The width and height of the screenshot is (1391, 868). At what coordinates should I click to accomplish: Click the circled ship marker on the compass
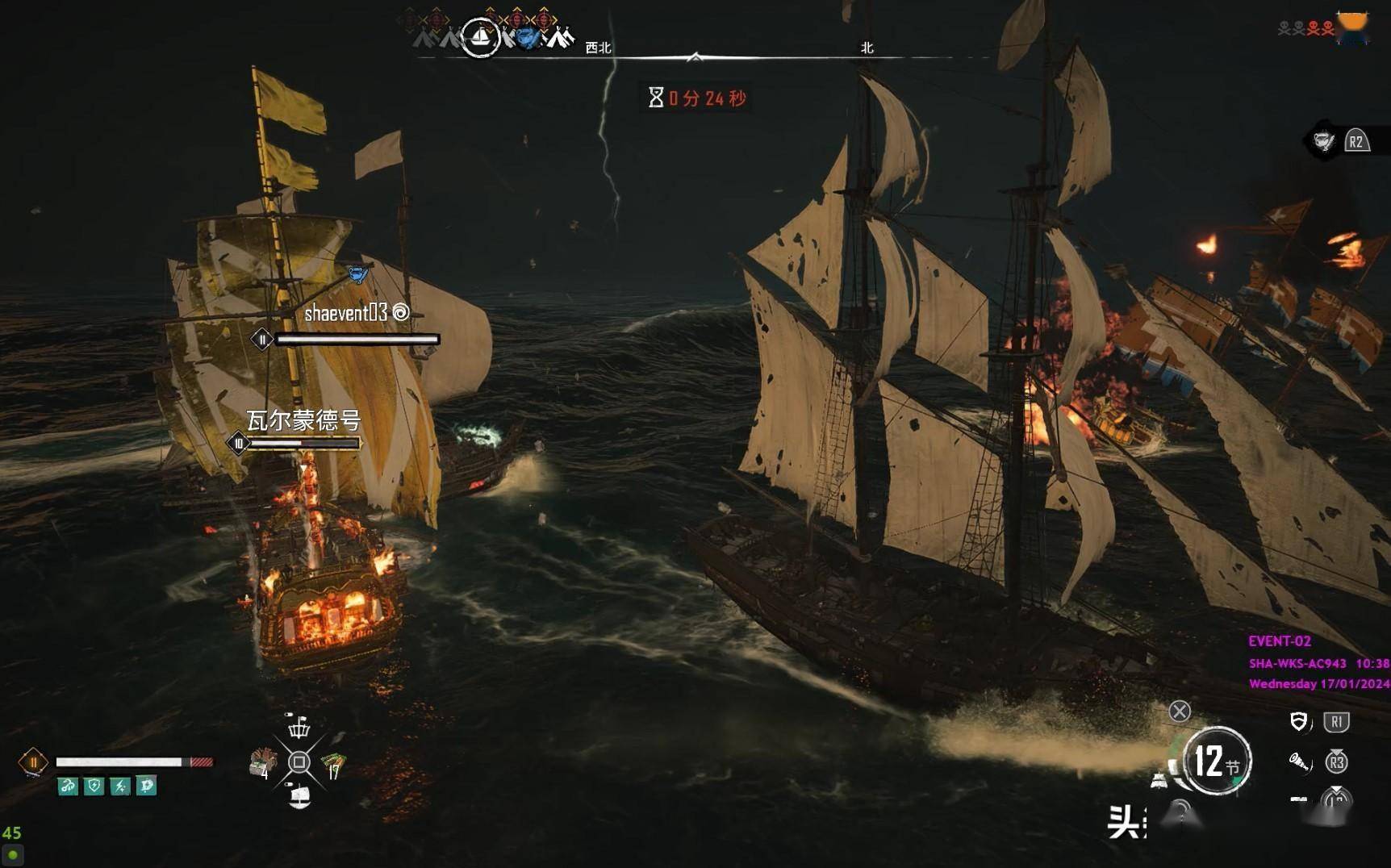(x=480, y=37)
